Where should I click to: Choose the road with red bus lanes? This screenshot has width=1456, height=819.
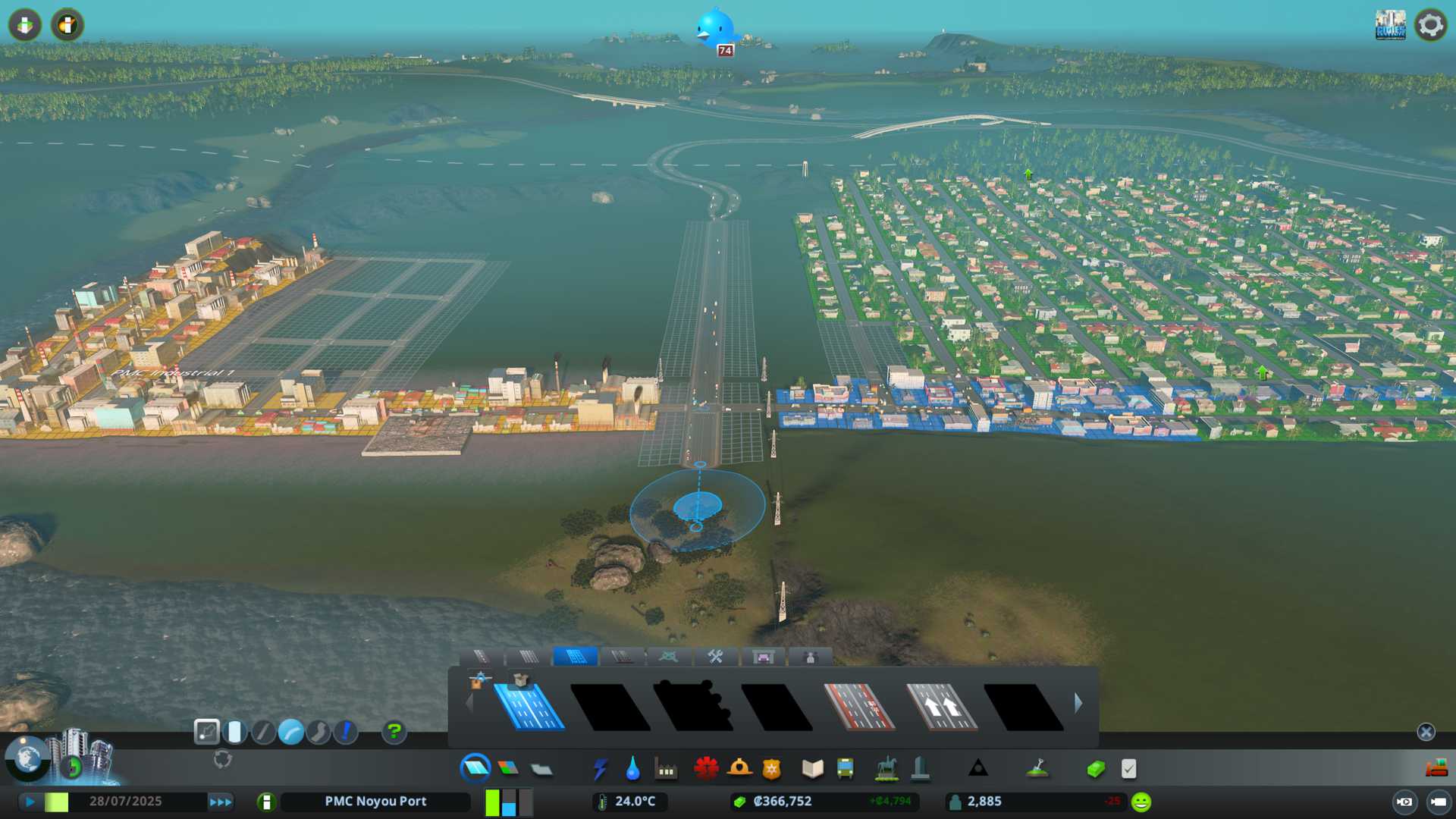point(858,707)
